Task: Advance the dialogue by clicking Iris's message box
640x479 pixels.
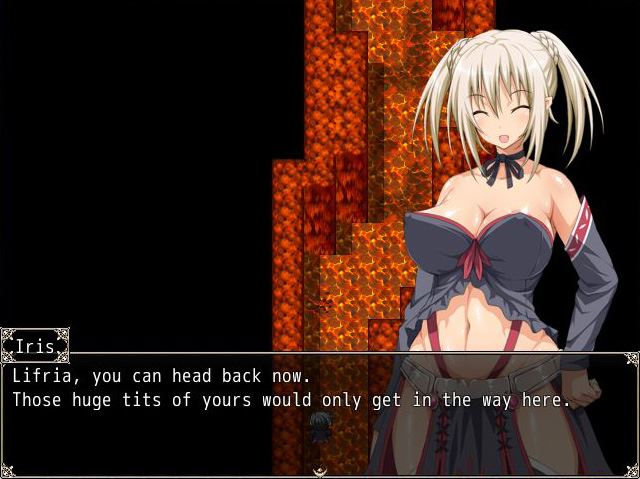Action: point(320,412)
